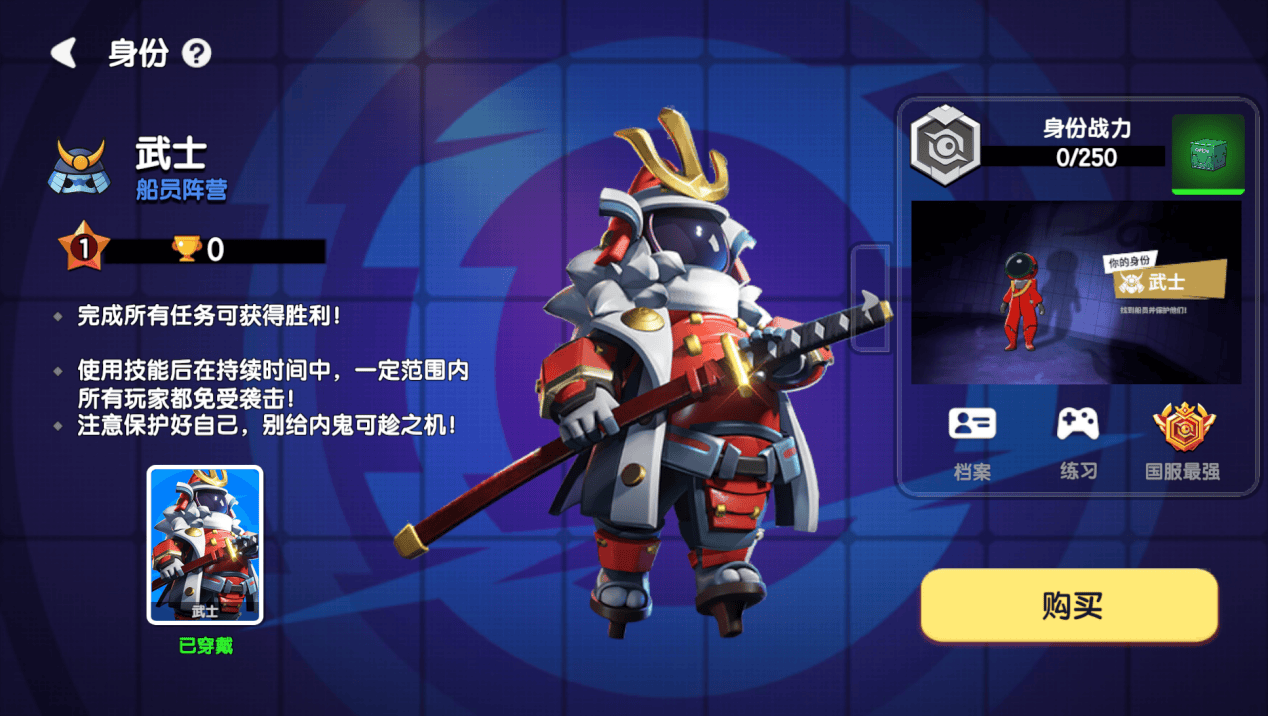
Task: Select the 武士 skin thumbnail
Action: point(205,545)
